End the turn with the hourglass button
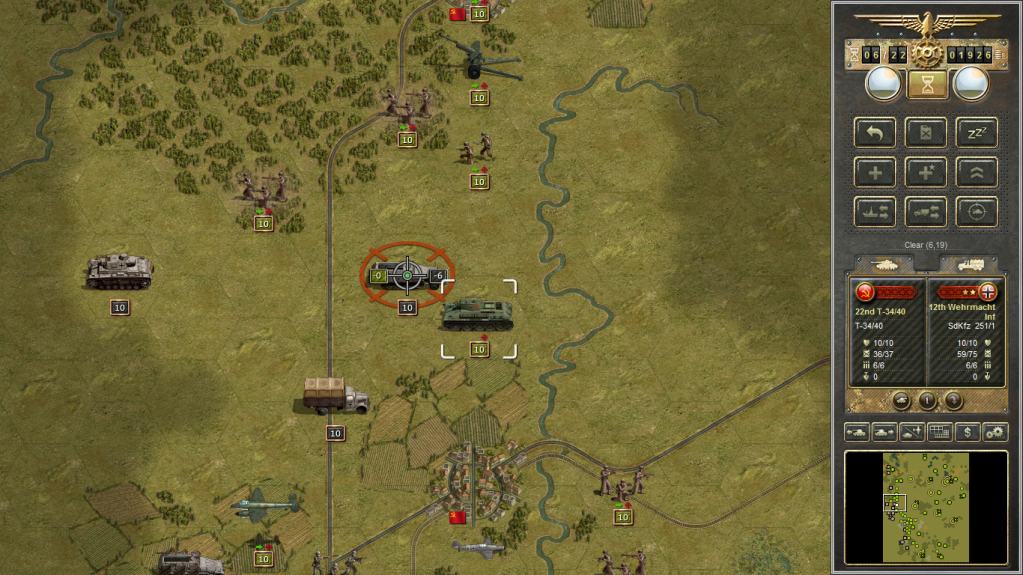1023x575 pixels. click(927, 85)
